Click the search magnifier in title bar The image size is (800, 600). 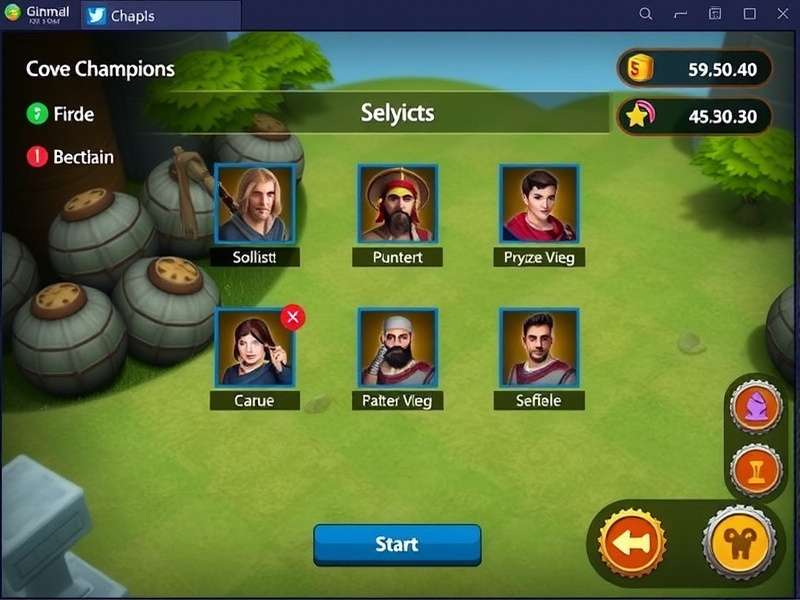pyautogui.click(x=646, y=14)
